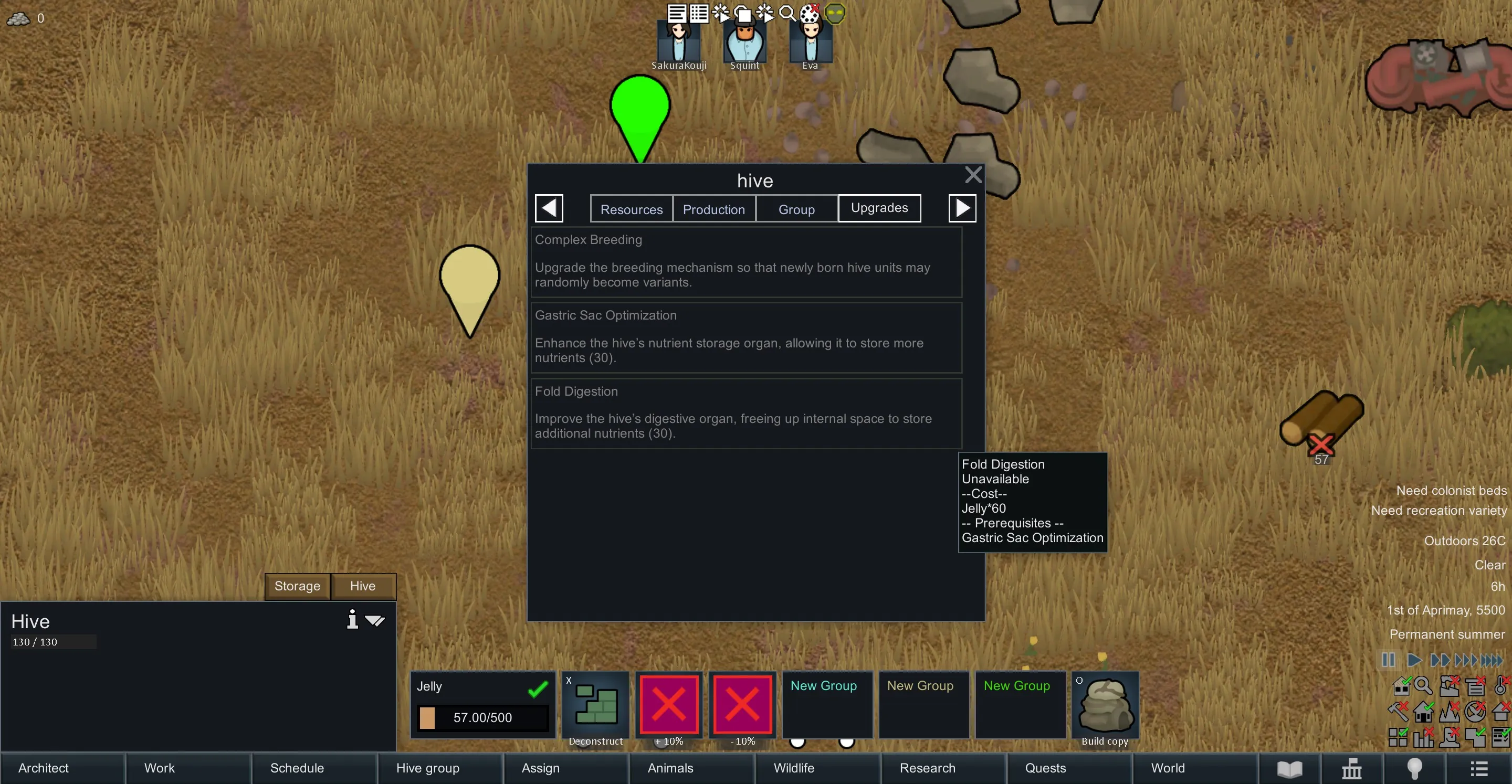Open the Storage tab
The image size is (1512, 784).
(297, 586)
